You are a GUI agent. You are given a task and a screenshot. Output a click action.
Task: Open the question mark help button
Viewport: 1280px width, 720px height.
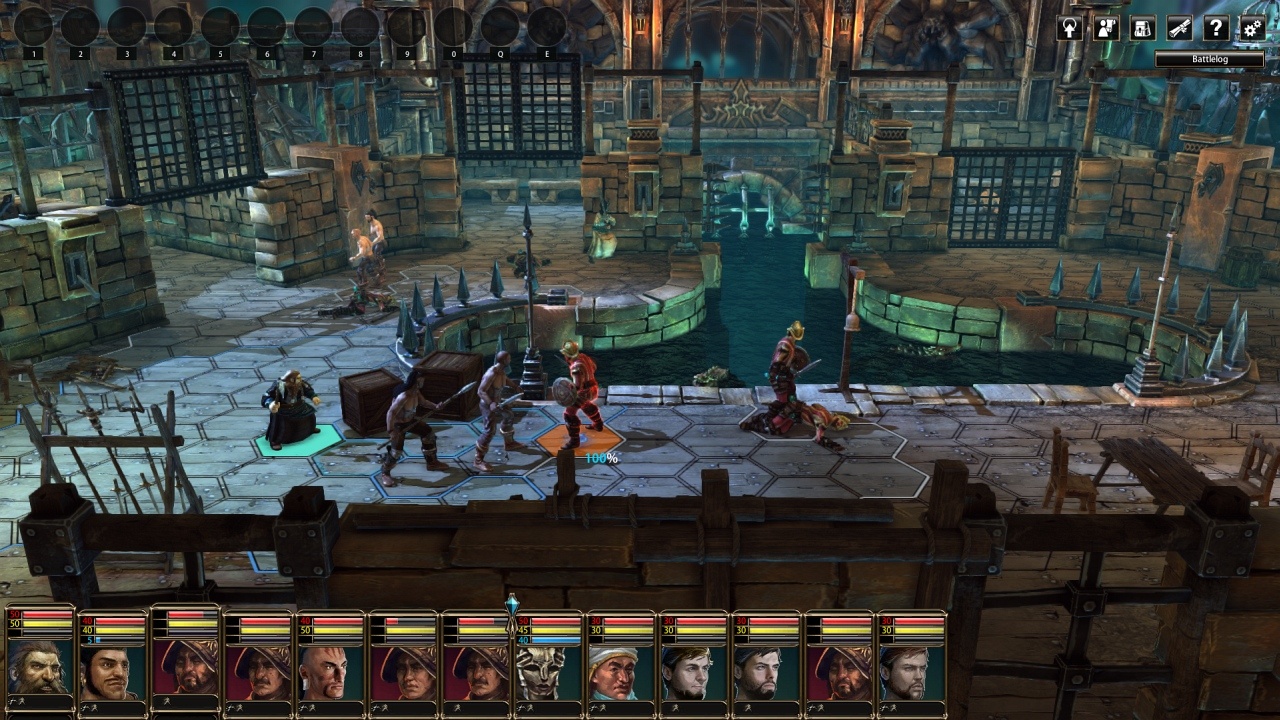[1215, 28]
